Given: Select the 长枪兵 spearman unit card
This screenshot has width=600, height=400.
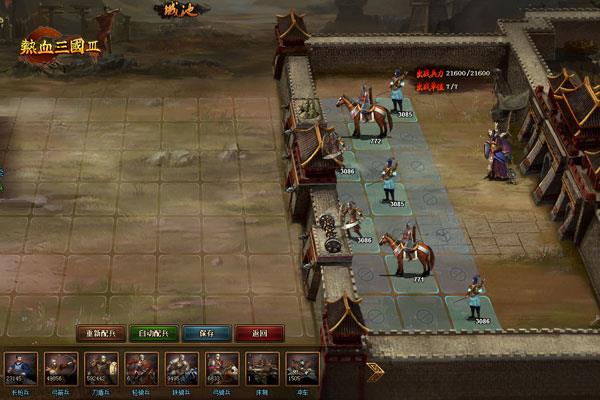Looking at the screenshot, I should click(x=22, y=369).
